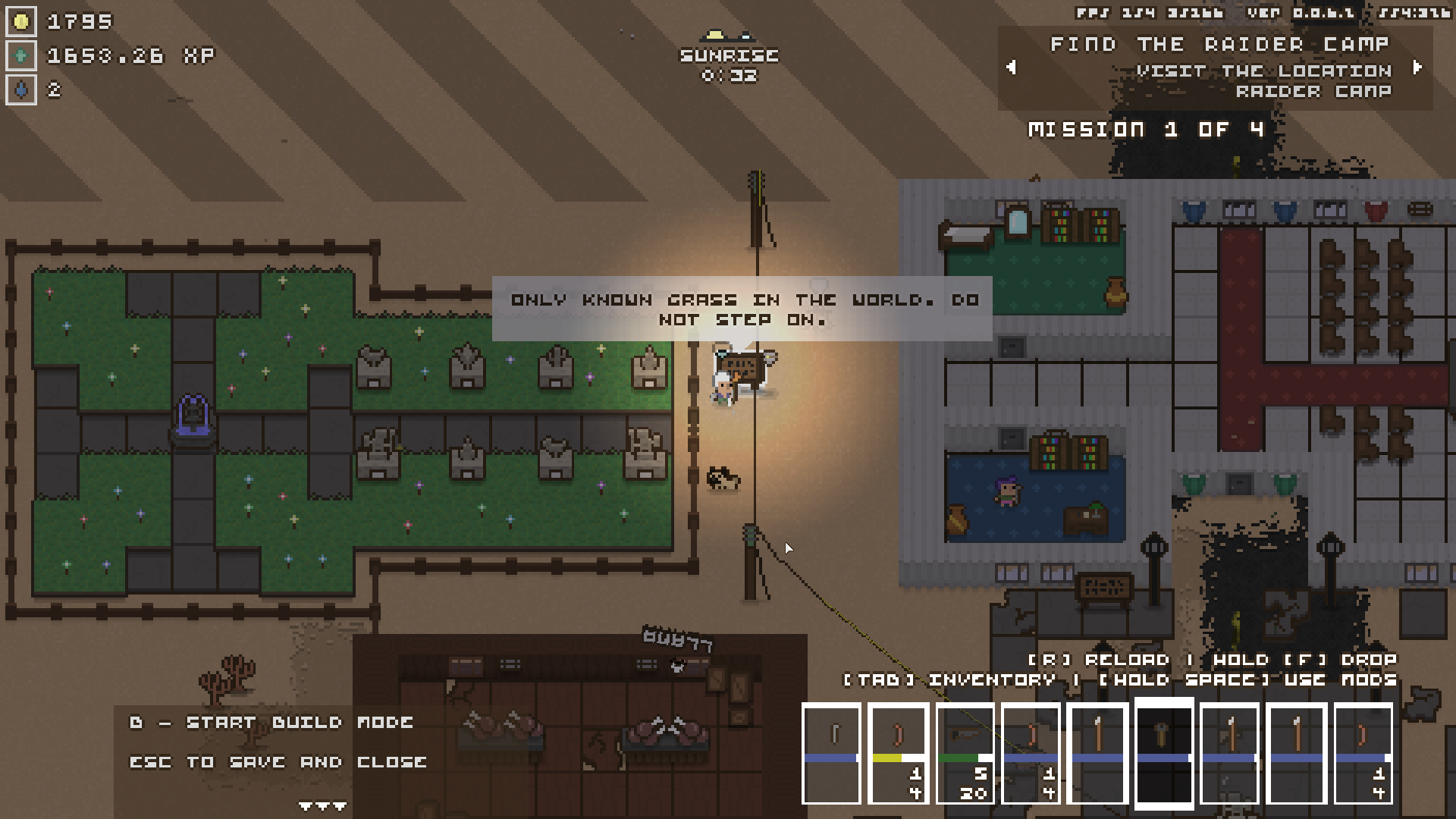Show the previous mission with the left arrow
Image resolution: width=1456 pixels, height=819 pixels.
(1011, 67)
